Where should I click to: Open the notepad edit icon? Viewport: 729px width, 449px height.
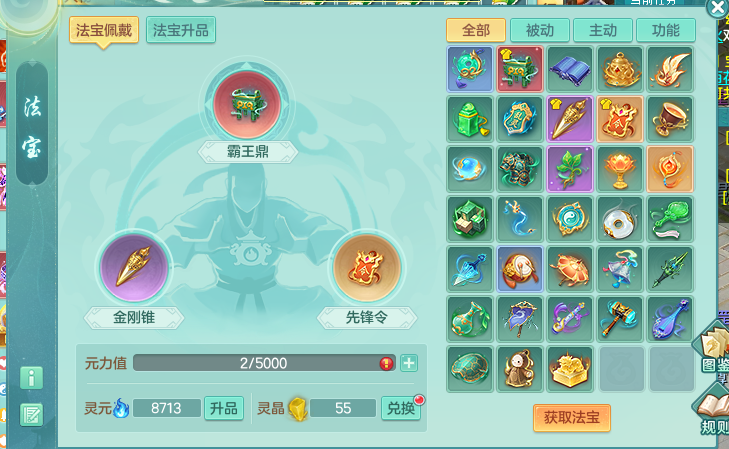[x=31, y=414]
